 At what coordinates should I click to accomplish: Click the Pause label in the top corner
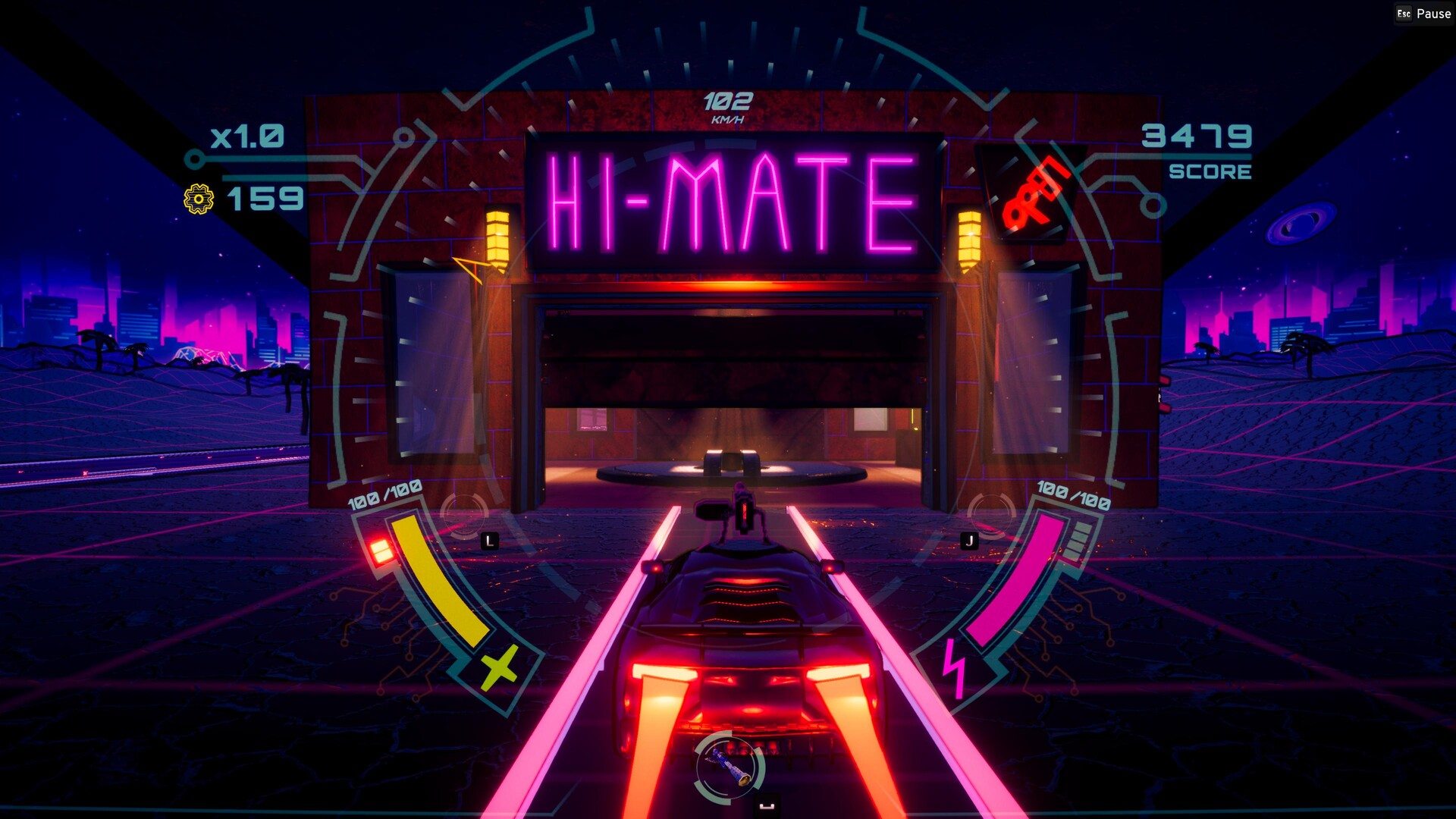1432,13
